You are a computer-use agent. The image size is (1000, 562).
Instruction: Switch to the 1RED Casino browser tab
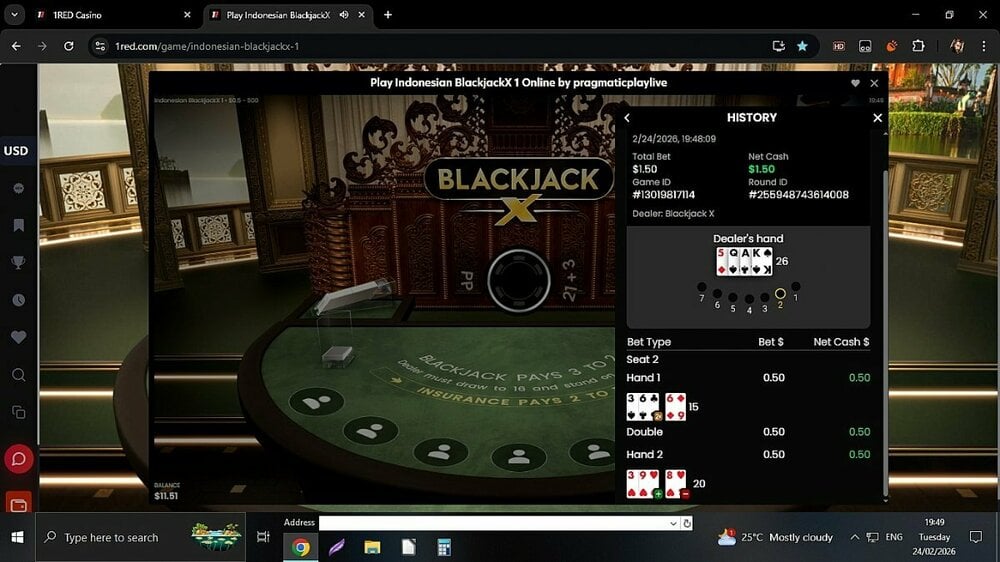(x=108, y=15)
